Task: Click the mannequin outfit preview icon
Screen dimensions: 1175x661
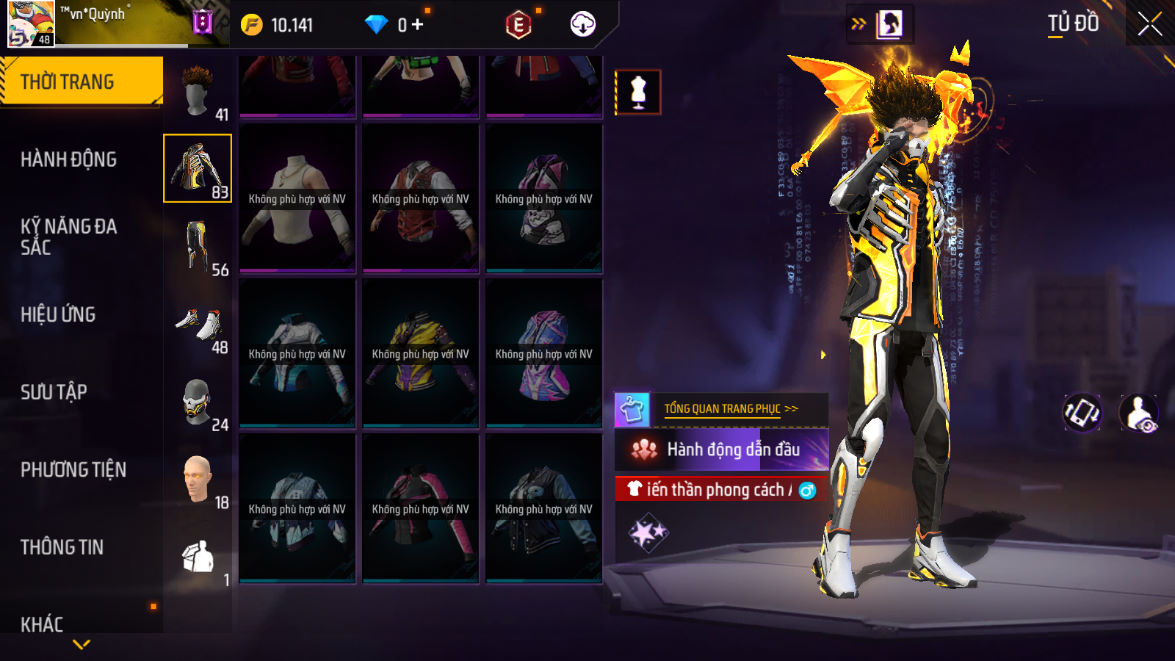Action: pos(637,92)
